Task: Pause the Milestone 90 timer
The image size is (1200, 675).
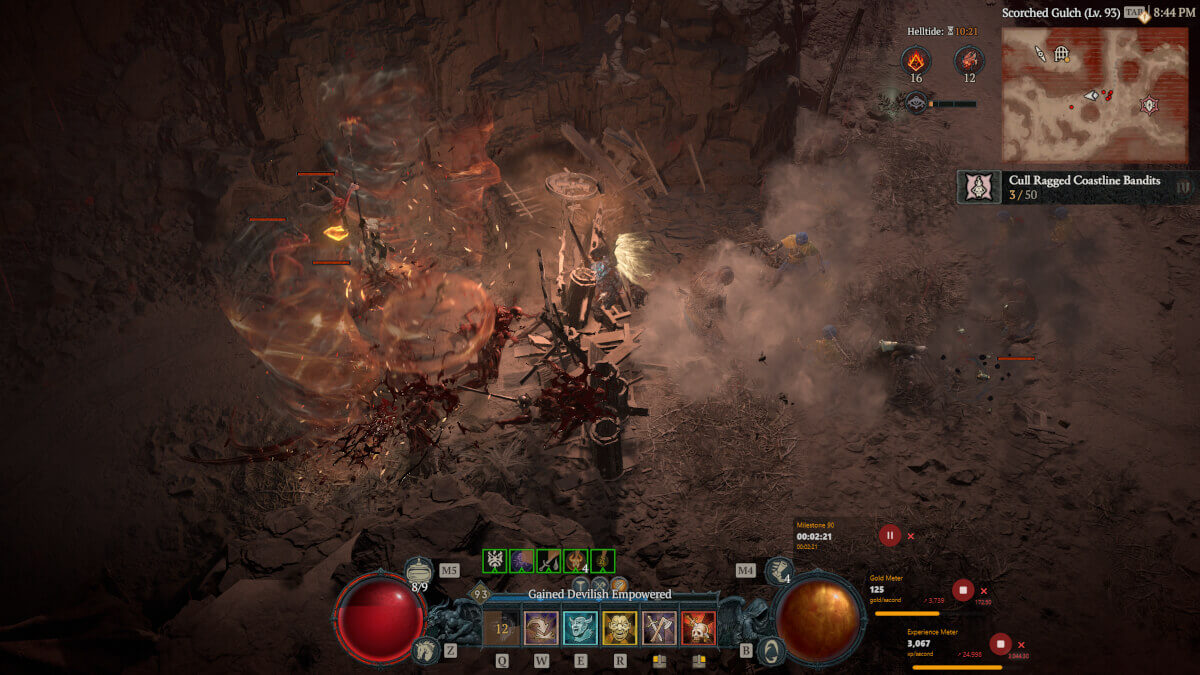Action: pyautogui.click(x=890, y=535)
